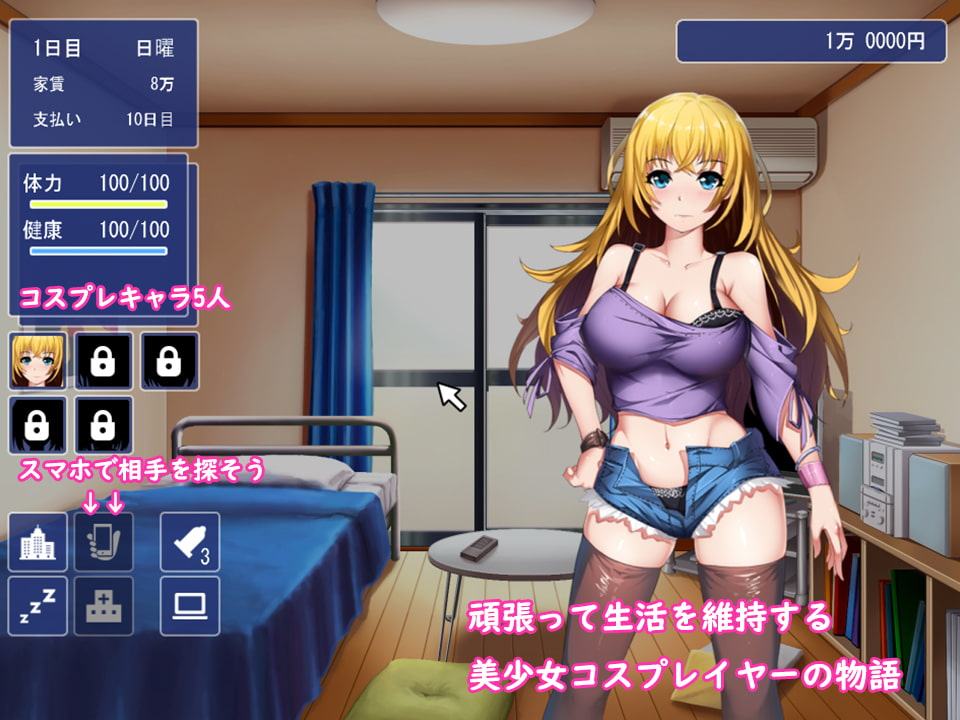Select the blonde character portrait
The width and height of the screenshot is (960, 720).
38,361
